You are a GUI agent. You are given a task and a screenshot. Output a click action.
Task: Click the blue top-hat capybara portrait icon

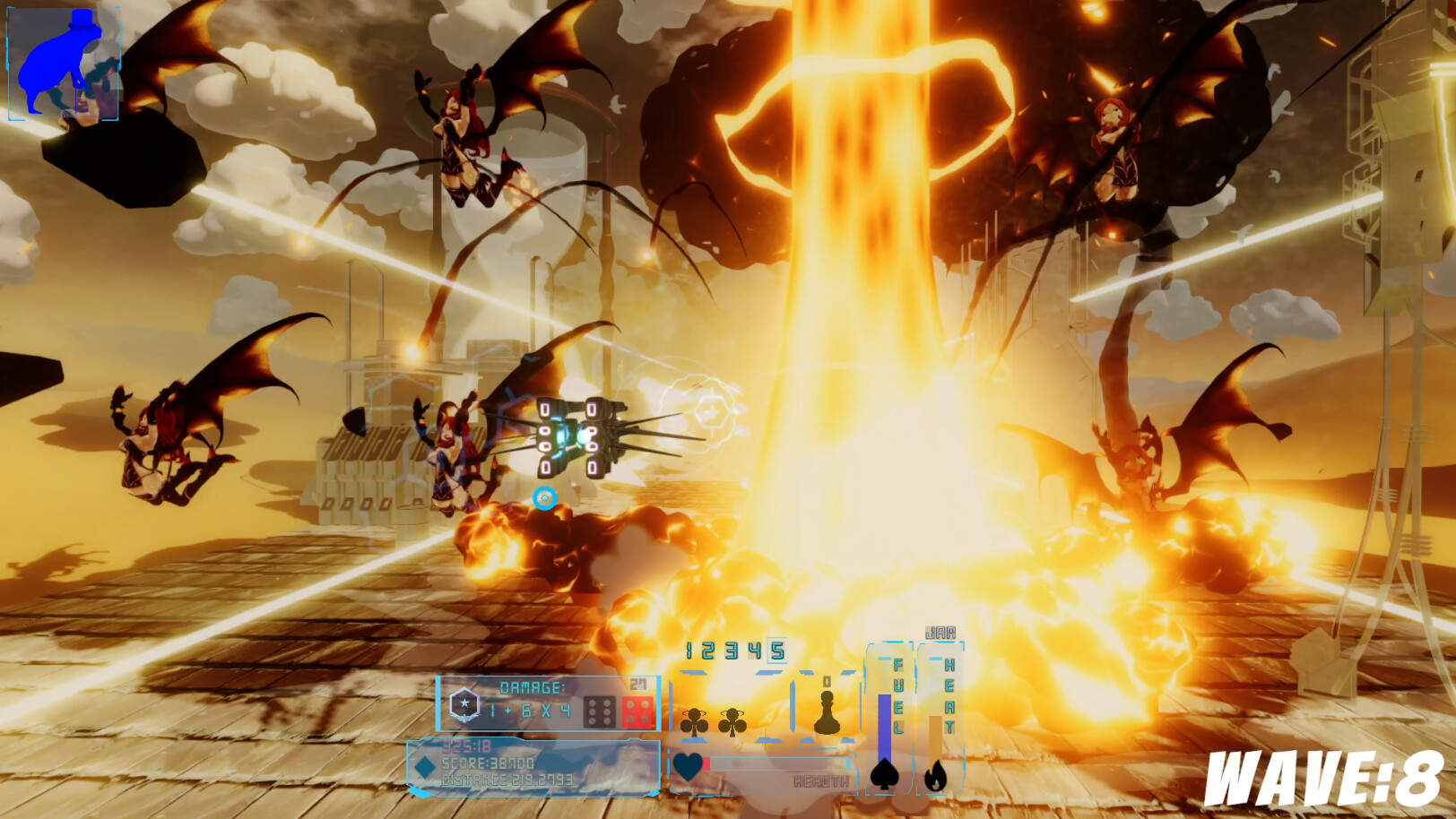click(x=63, y=61)
